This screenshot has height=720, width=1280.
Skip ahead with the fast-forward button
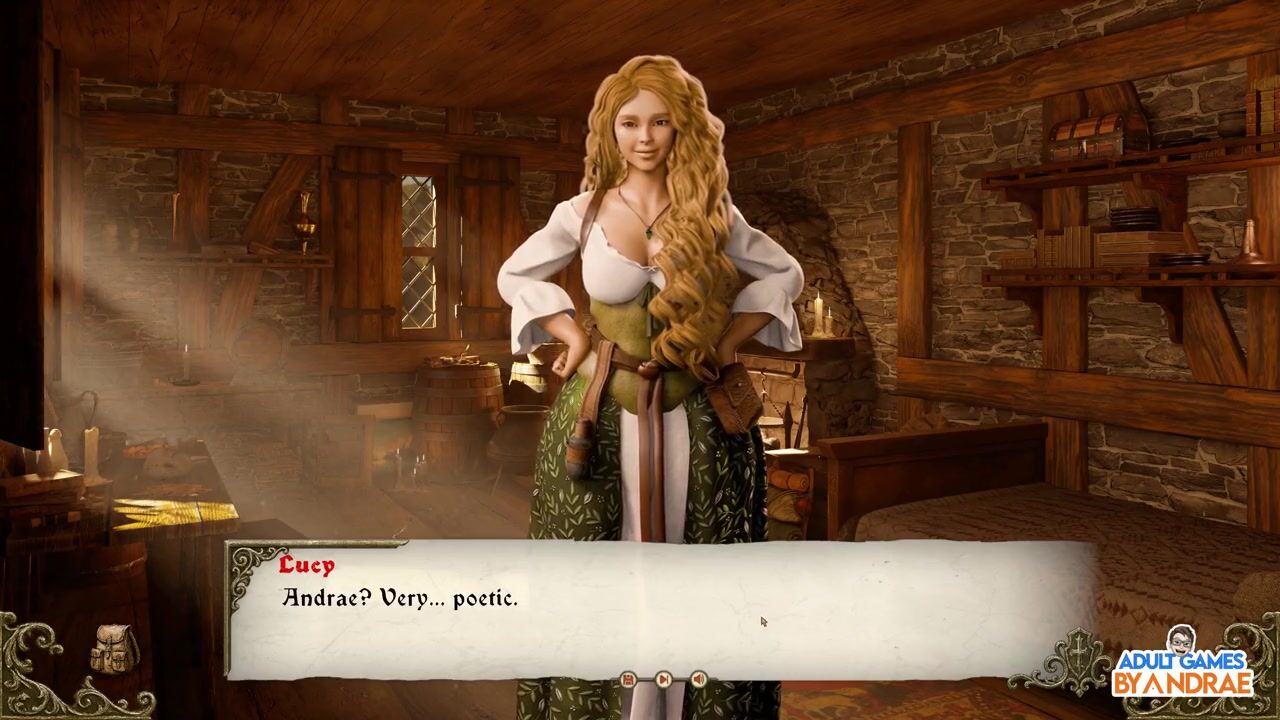tap(663, 680)
